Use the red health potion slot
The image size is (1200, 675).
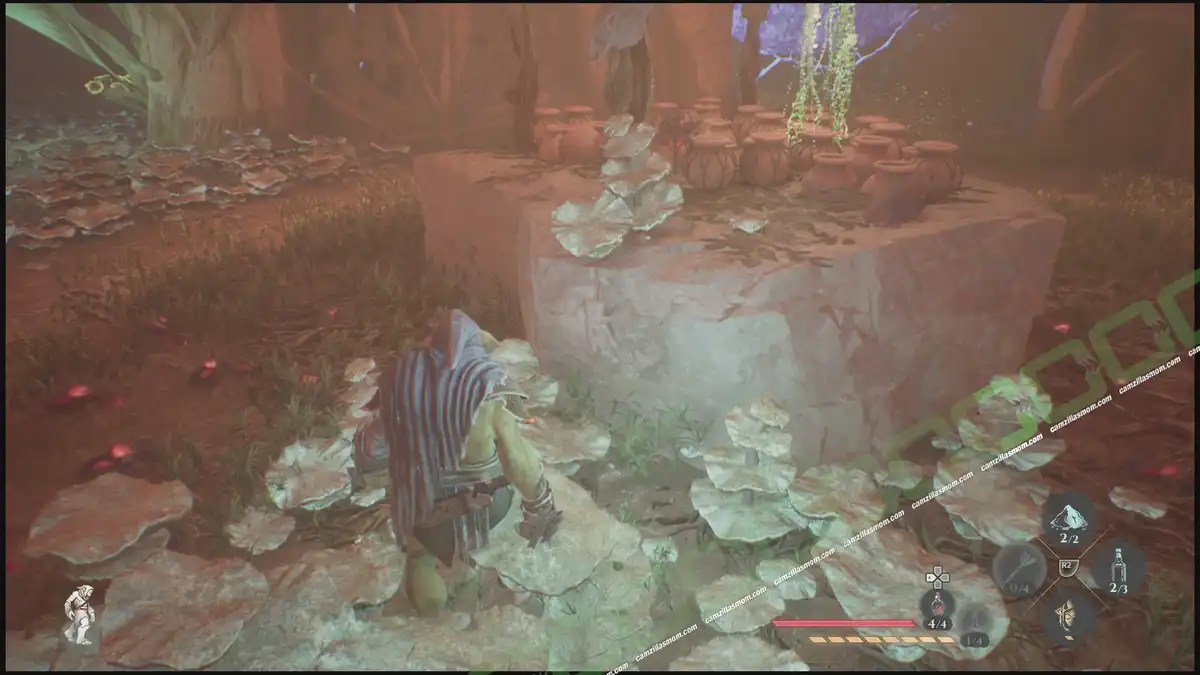coord(937,610)
